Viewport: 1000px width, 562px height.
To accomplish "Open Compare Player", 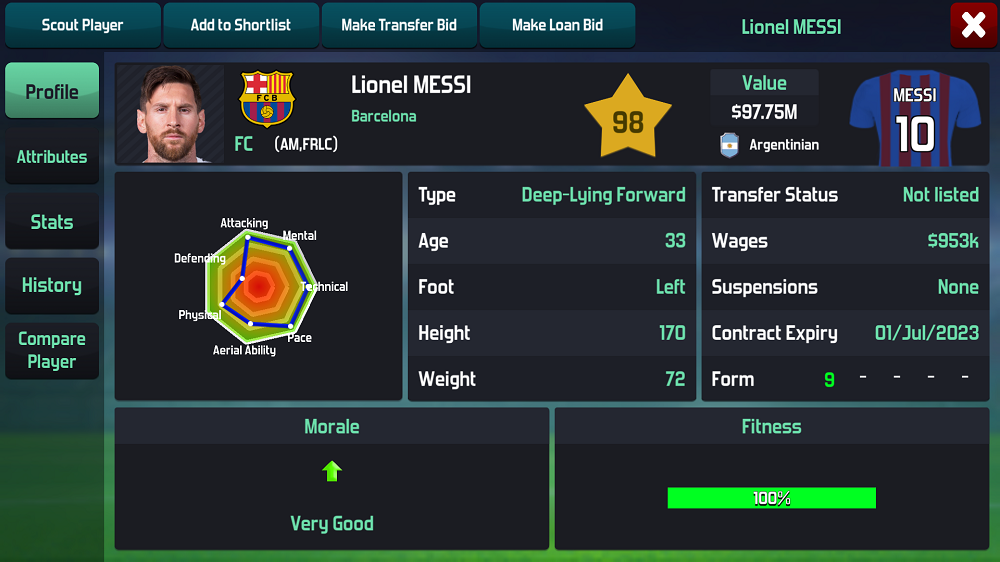I will click(52, 350).
